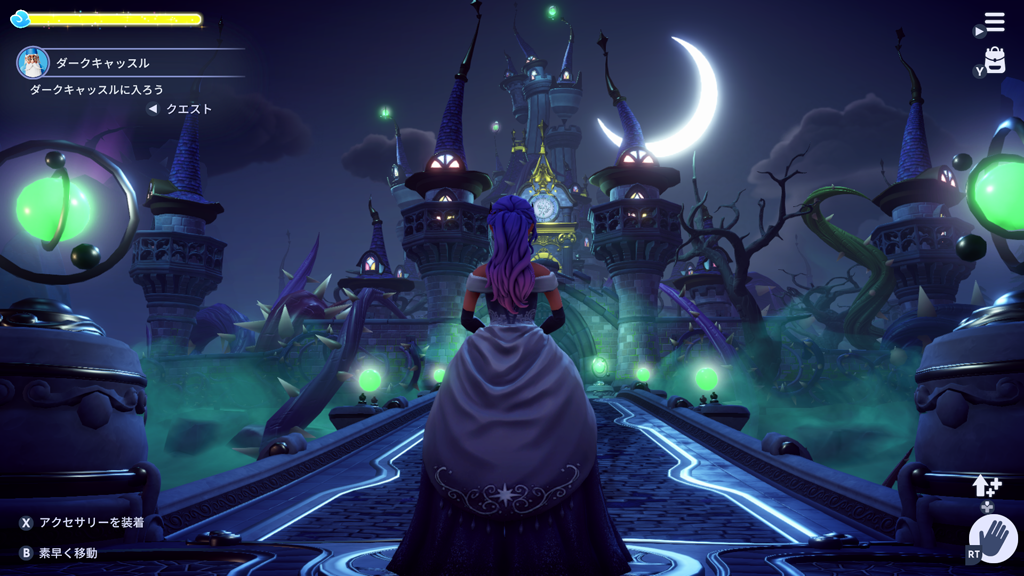Click Merlin's quest portrait icon
This screenshot has height=576, width=1024.
[33, 63]
